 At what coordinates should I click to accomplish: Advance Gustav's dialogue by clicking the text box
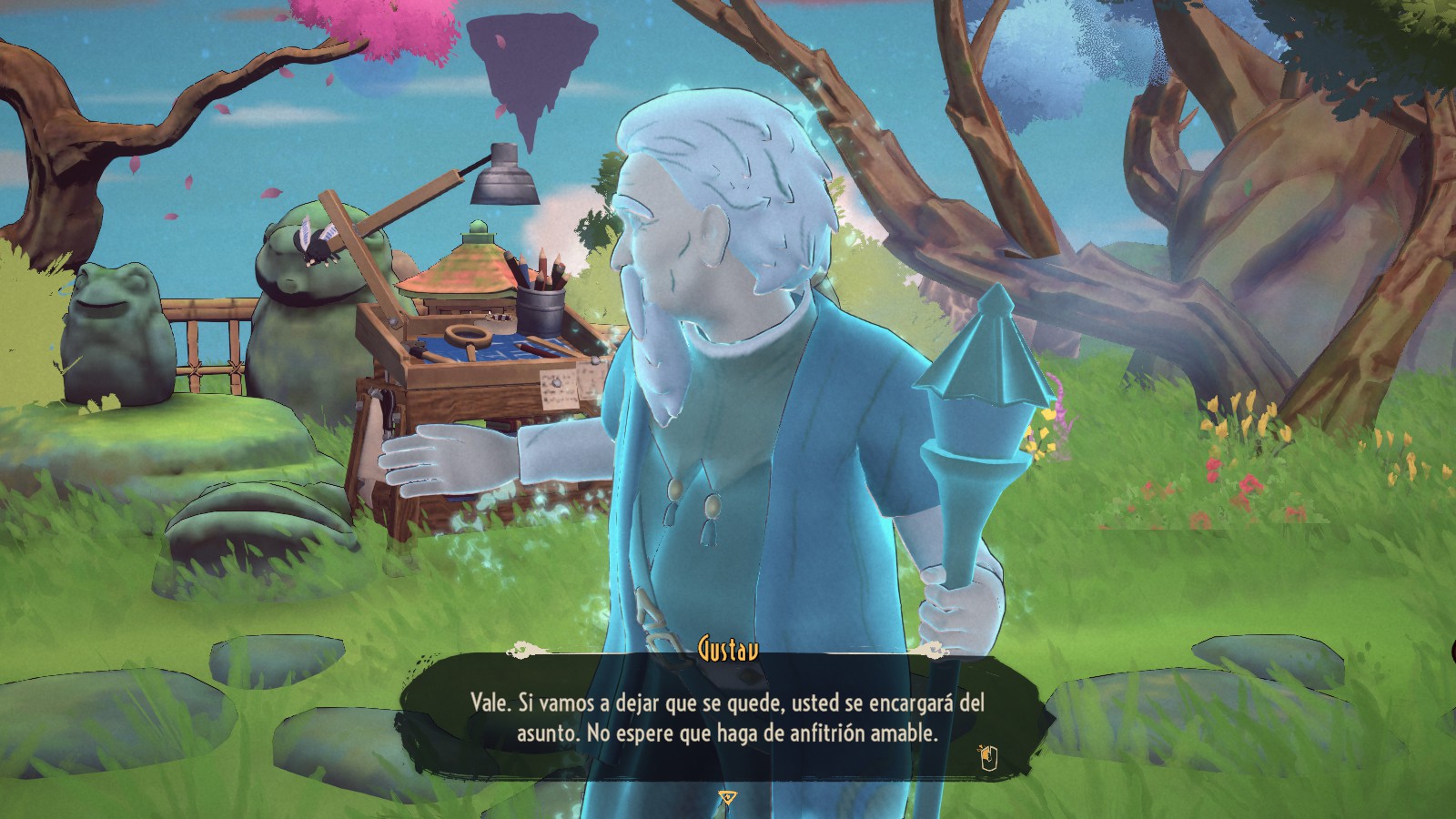(726, 717)
